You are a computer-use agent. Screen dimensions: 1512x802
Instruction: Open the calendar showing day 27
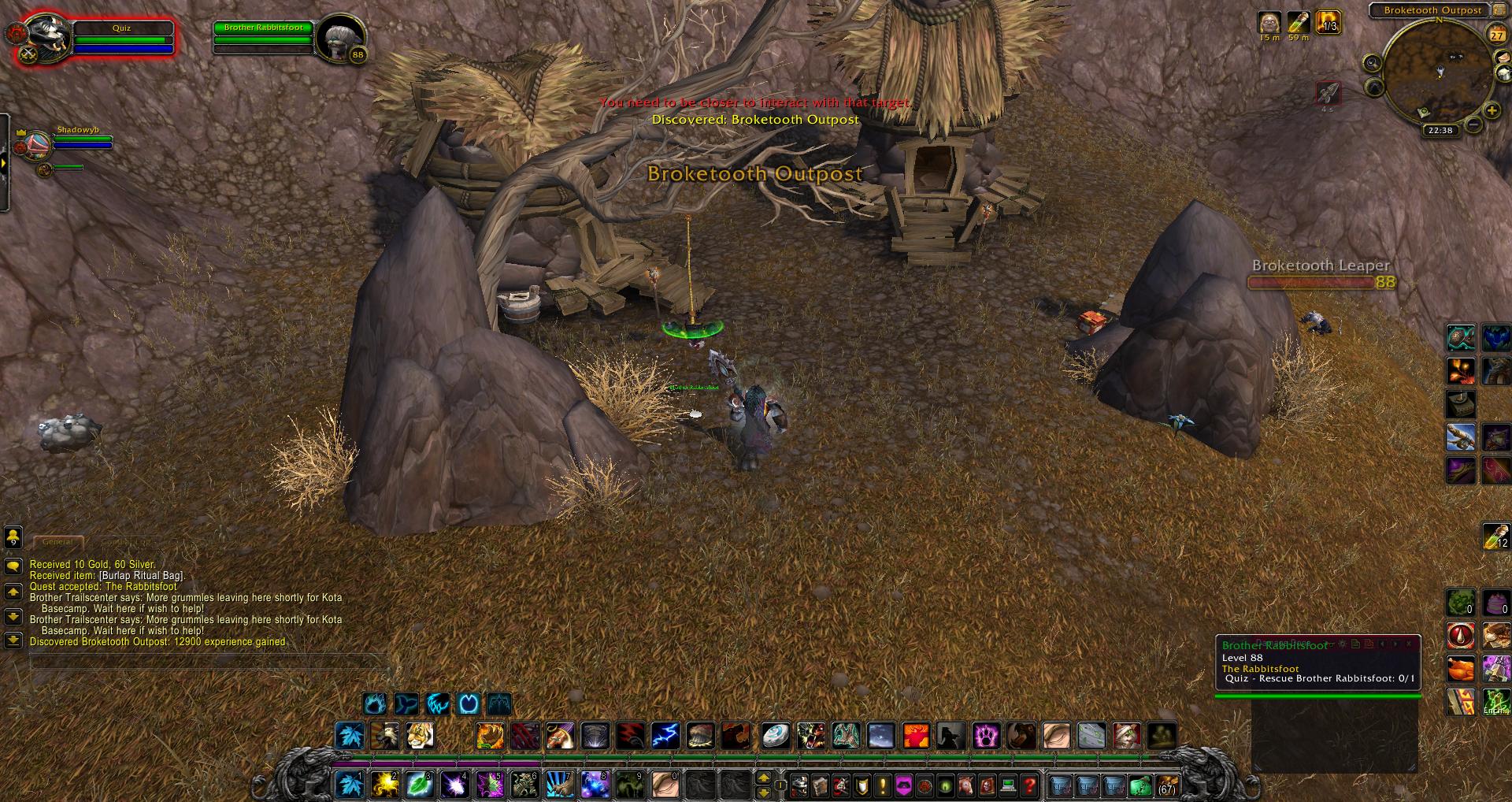pyautogui.click(x=1496, y=35)
